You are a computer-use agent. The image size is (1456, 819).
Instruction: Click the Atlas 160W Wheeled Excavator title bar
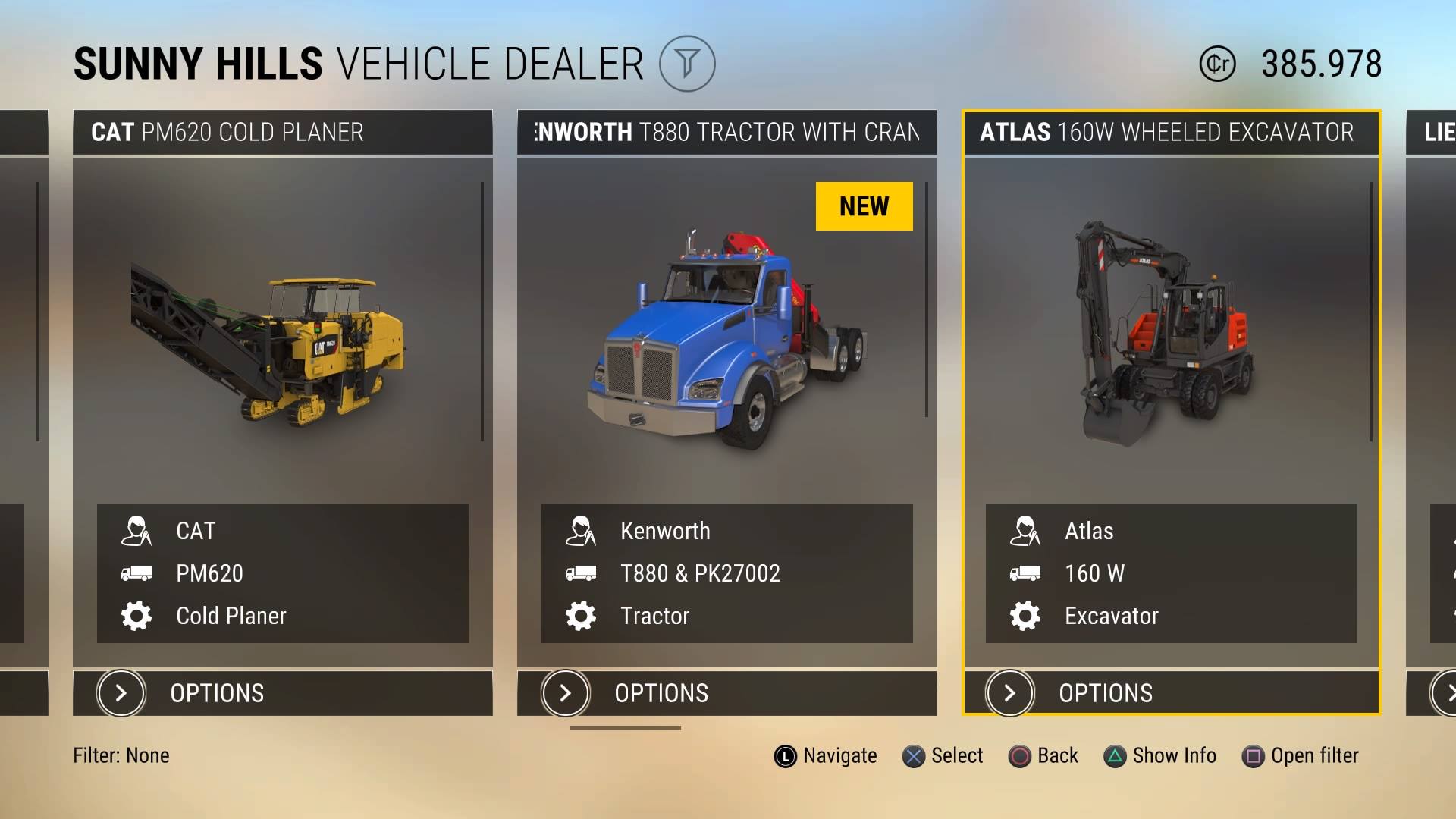pyautogui.click(x=1171, y=133)
